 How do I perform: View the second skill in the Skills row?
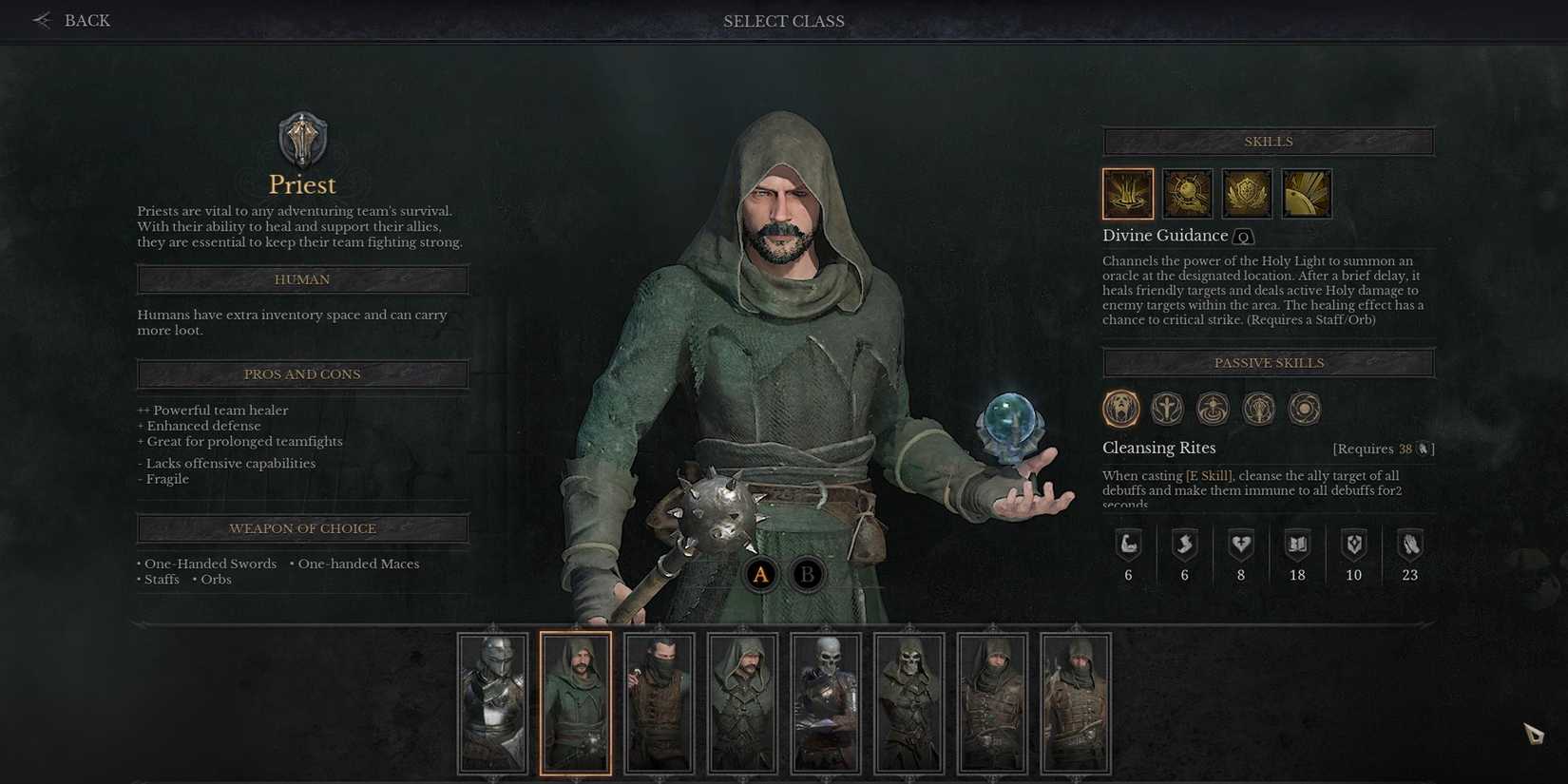click(x=1187, y=193)
